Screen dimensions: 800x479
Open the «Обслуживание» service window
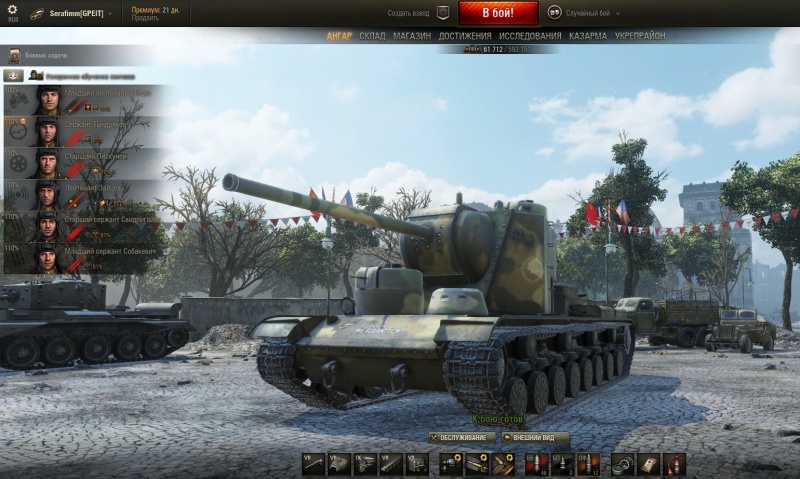tap(462, 438)
